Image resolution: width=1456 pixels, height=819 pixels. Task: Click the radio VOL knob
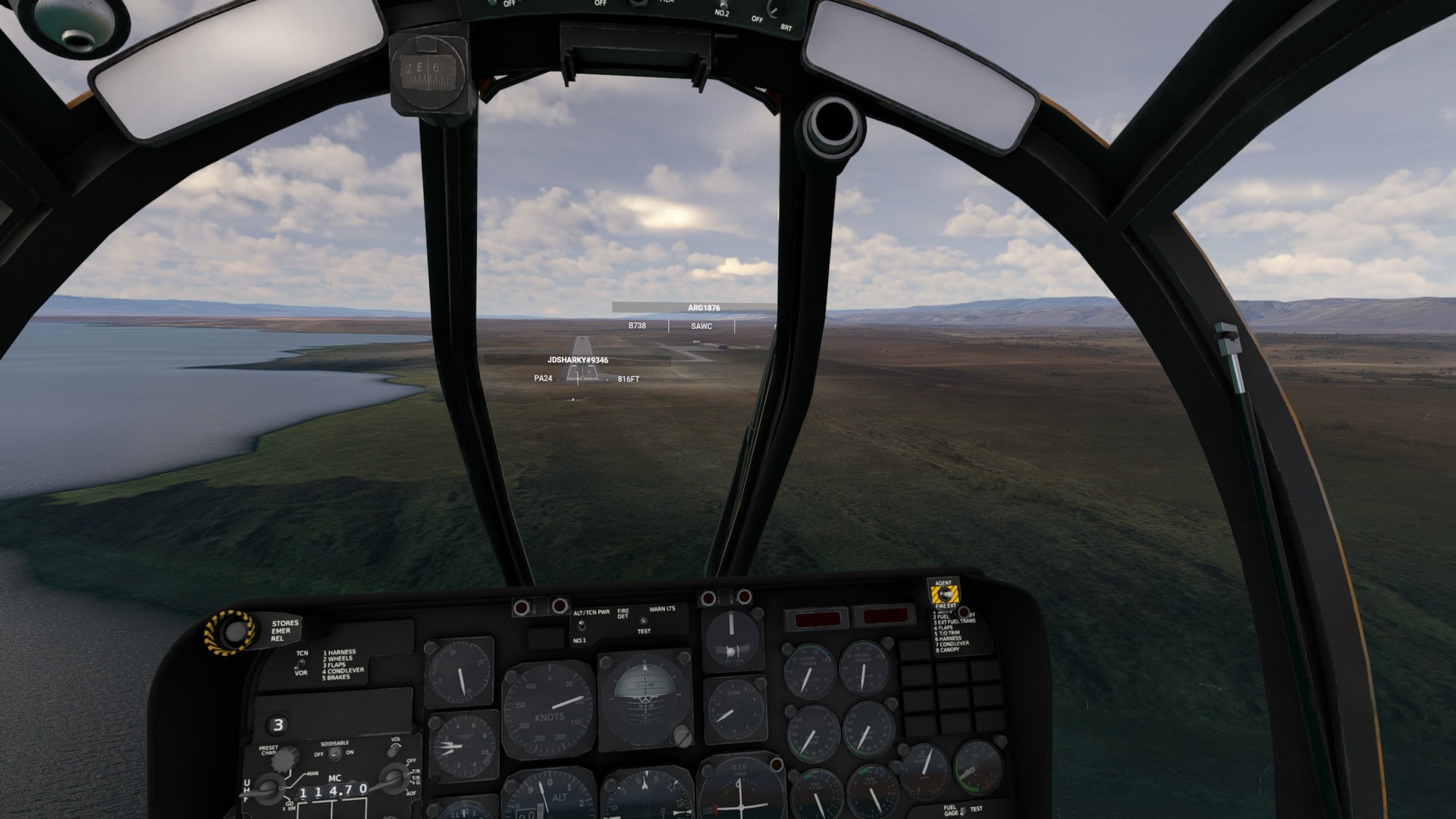point(396,749)
